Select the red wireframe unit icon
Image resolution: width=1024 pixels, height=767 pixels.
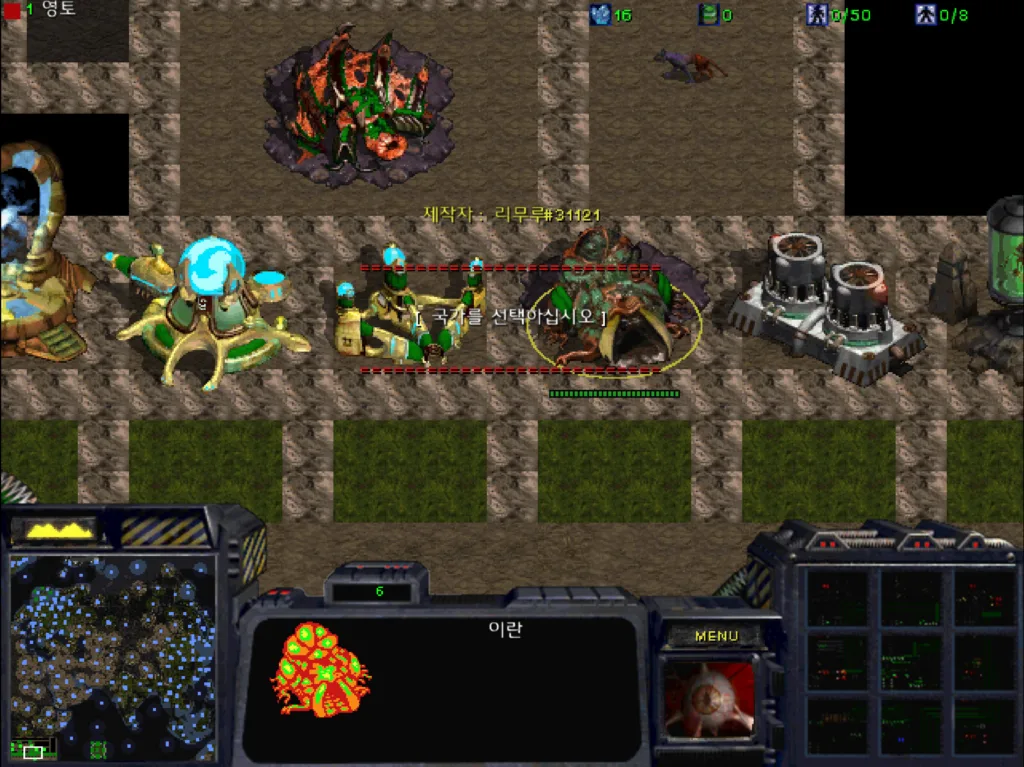point(322,668)
